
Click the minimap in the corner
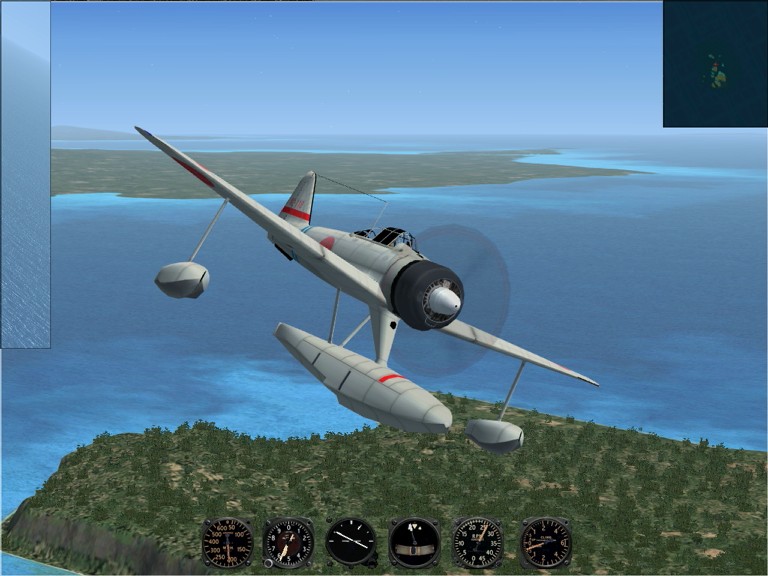click(x=715, y=64)
